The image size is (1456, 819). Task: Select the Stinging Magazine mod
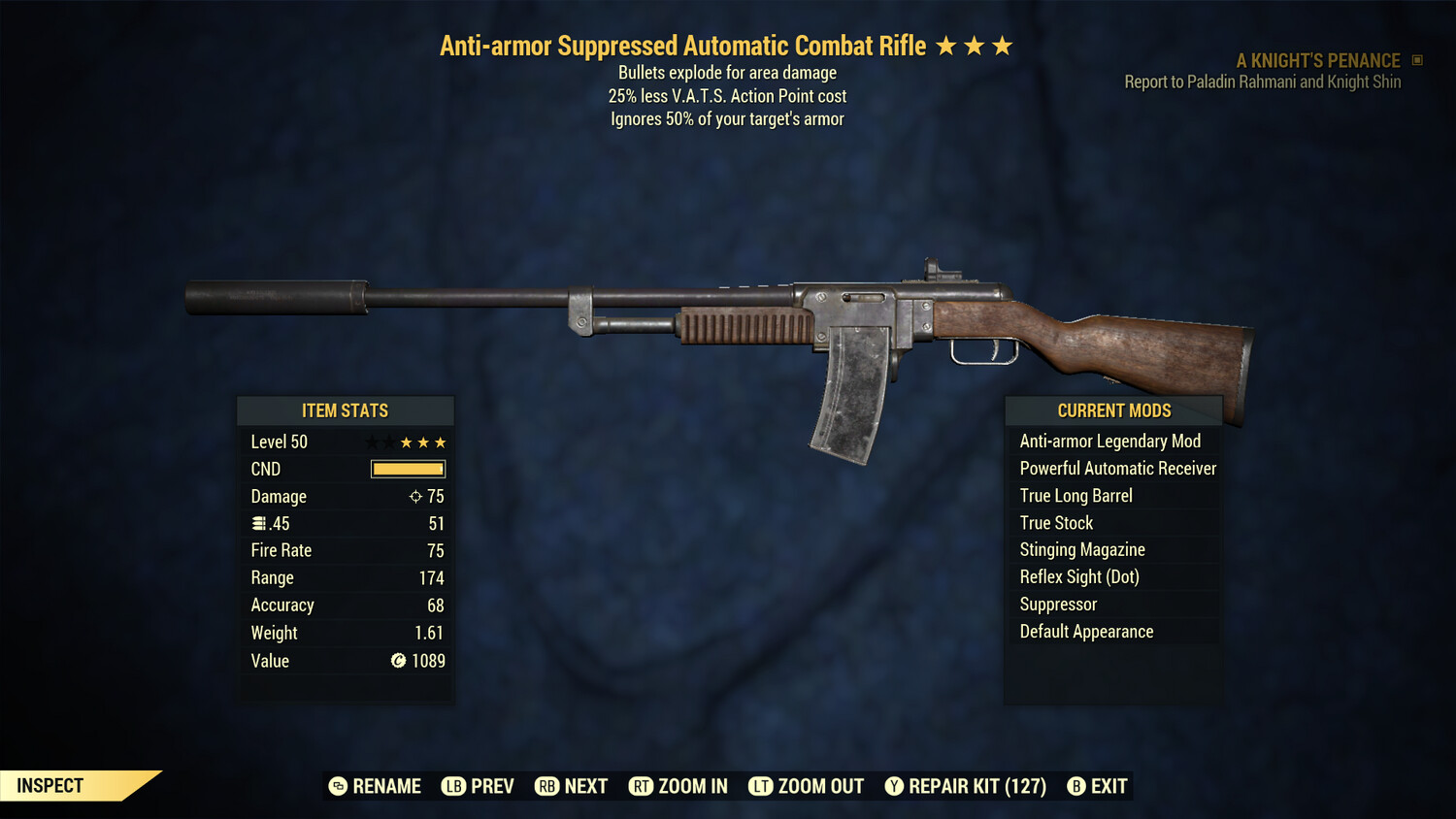1081,549
